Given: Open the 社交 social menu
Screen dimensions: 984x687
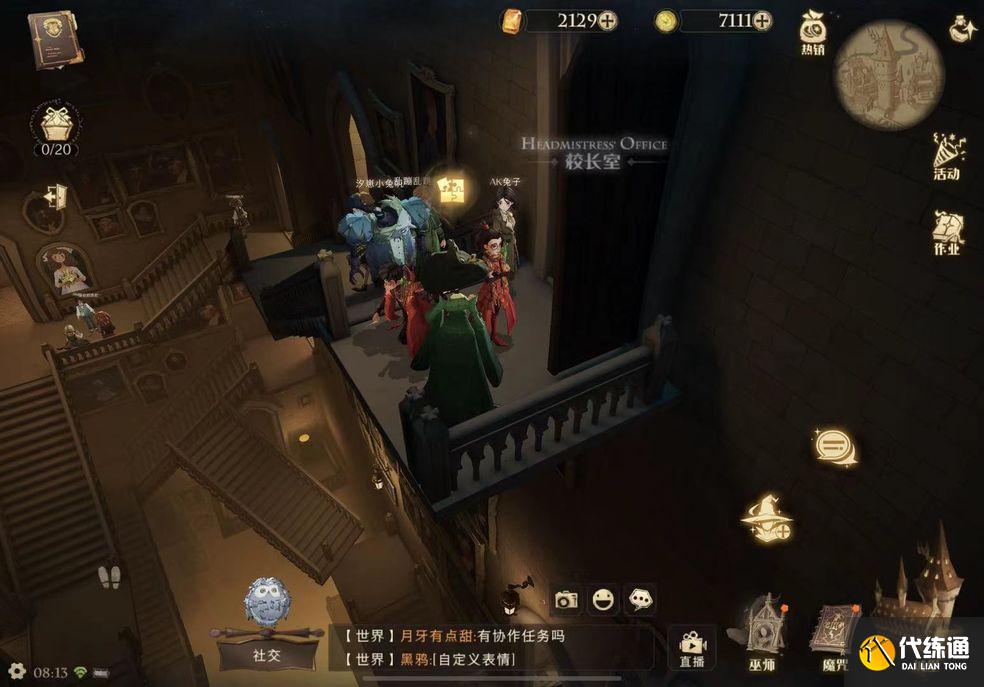Looking at the screenshot, I should pyautogui.click(x=266, y=625).
